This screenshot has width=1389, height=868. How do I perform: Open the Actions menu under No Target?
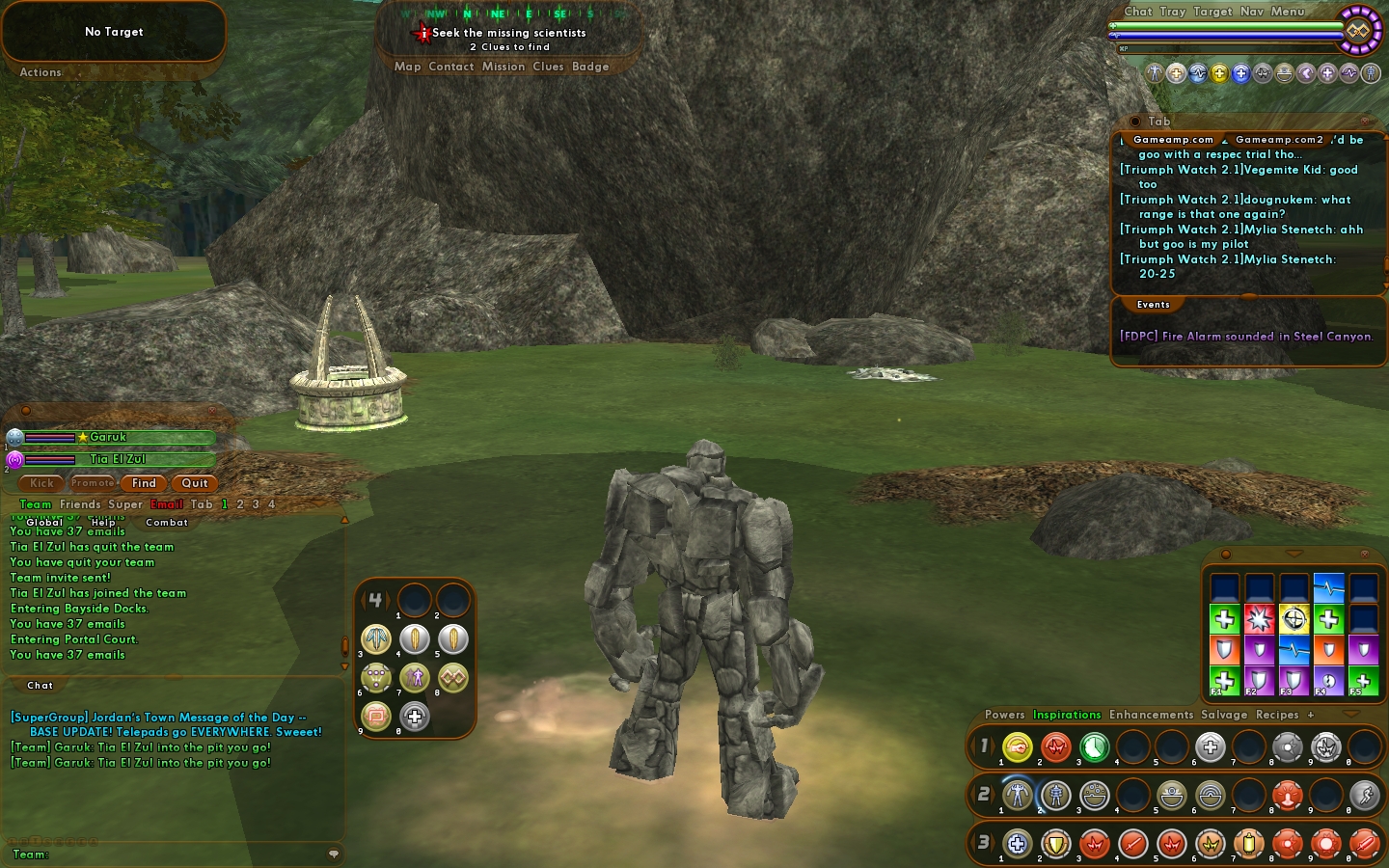coord(41,72)
